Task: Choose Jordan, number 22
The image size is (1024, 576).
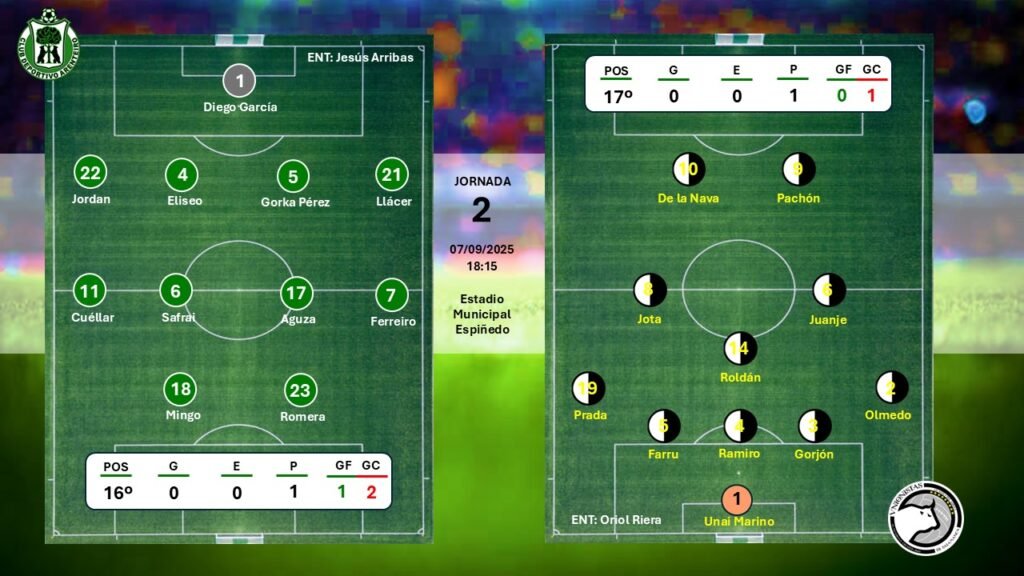Action: pyautogui.click(x=91, y=174)
